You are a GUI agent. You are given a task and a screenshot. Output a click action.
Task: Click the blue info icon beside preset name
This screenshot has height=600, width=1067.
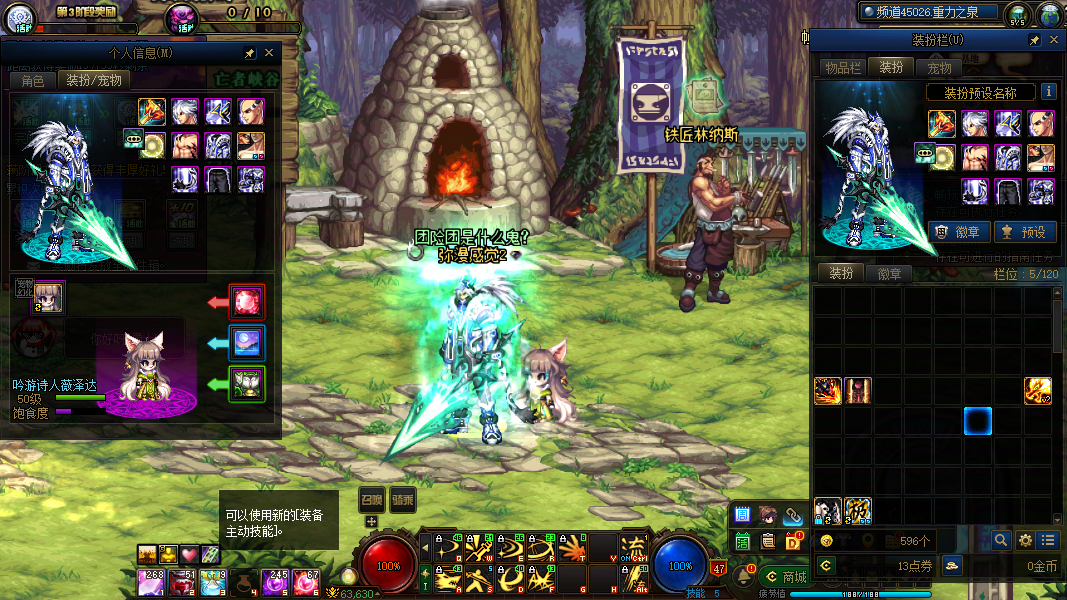(x=1049, y=92)
